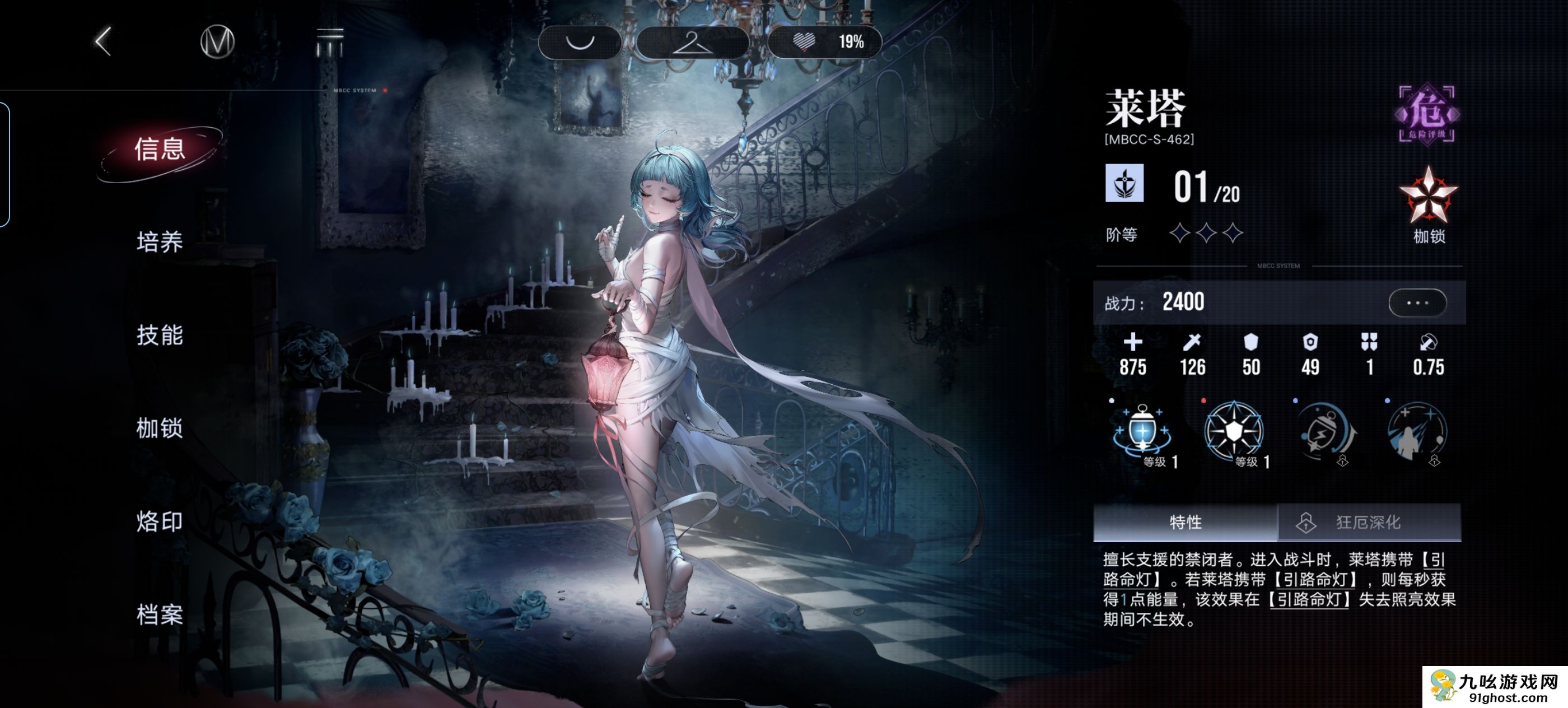
Task: Open the clothes hanger outfit button
Action: click(692, 41)
